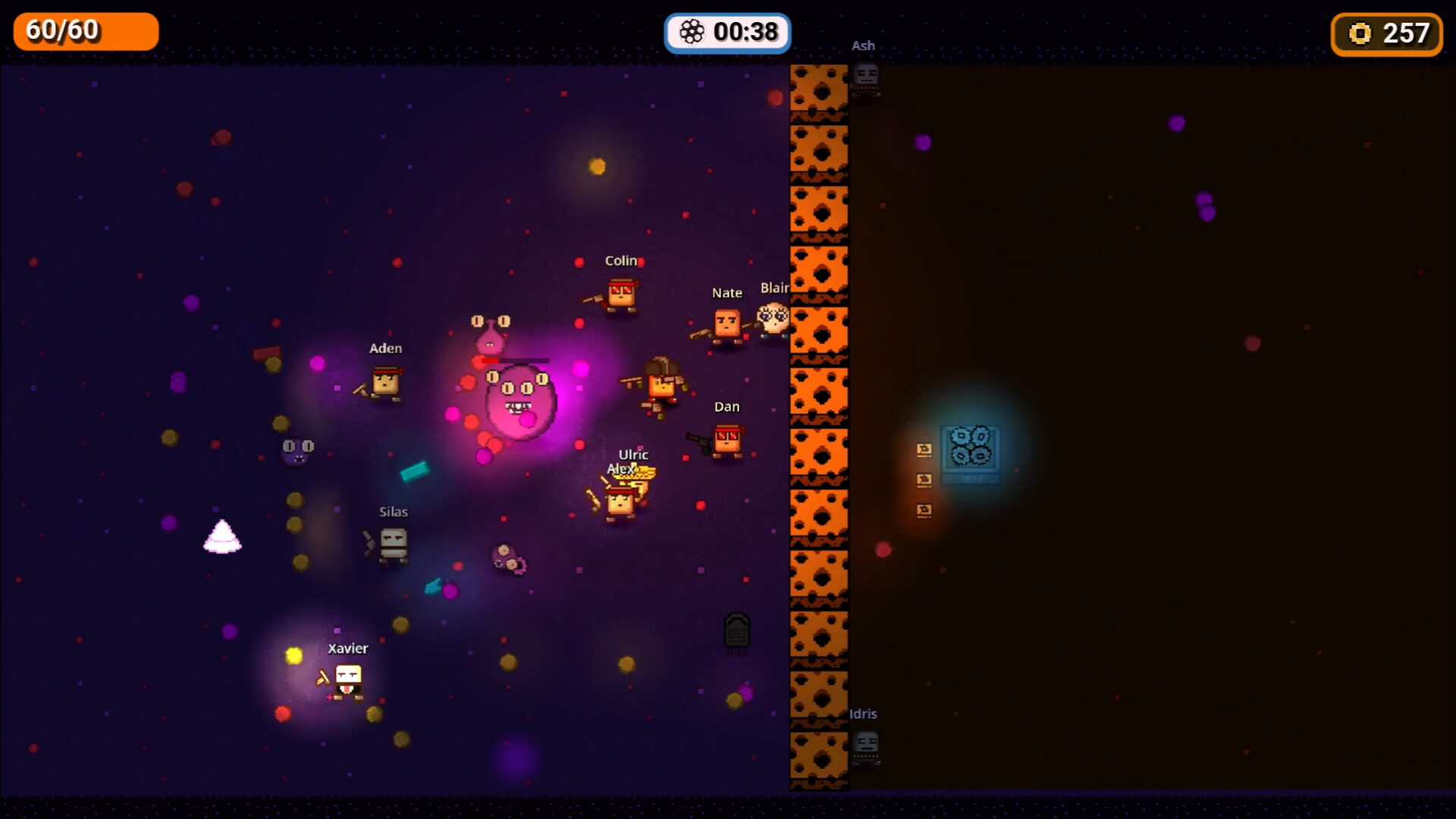Viewport: 1456px width, 819px height.
Task: Click the topmost coin price tag icon
Action: [924, 450]
